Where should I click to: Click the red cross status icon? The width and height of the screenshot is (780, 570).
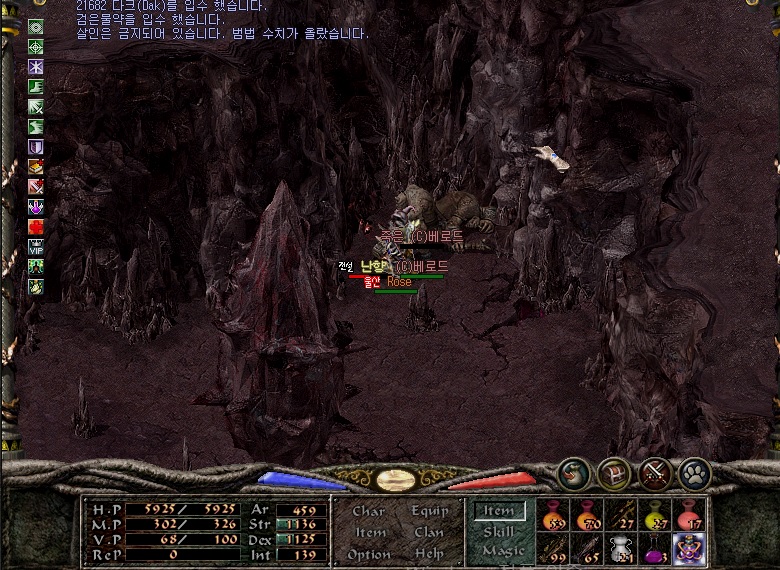point(36,226)
